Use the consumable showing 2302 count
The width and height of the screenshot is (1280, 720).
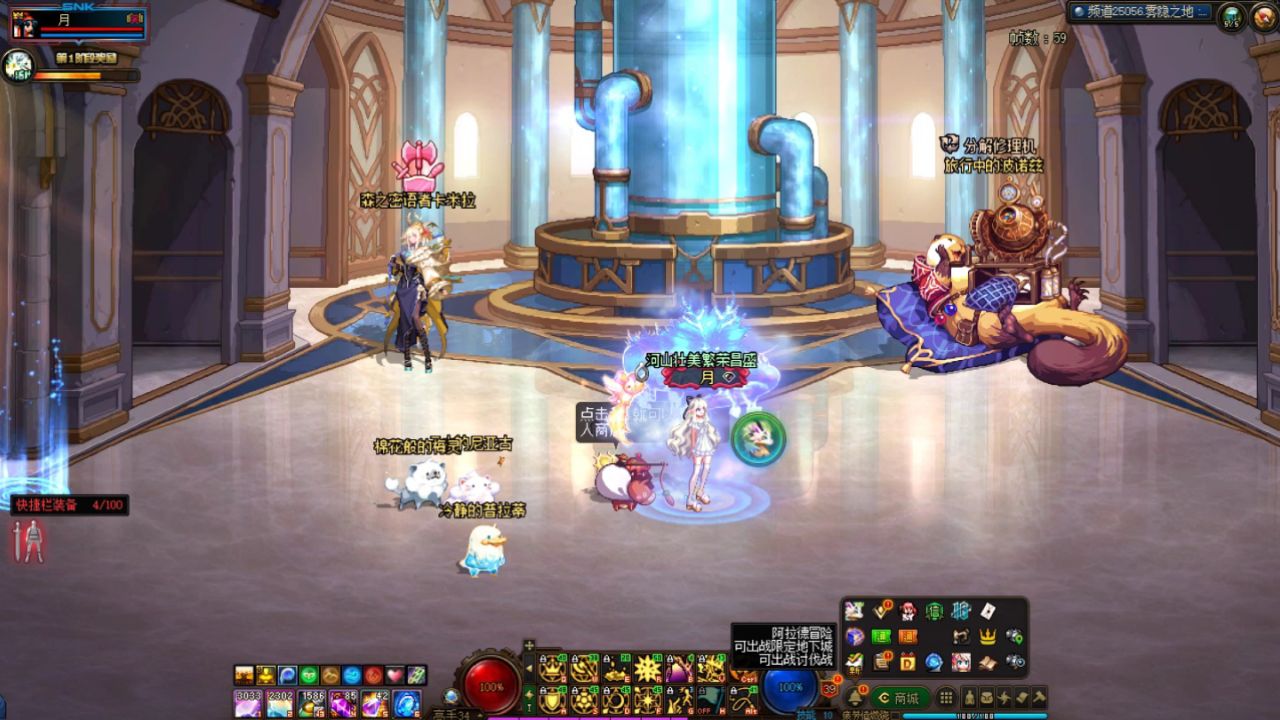click(x=279, y=703)
